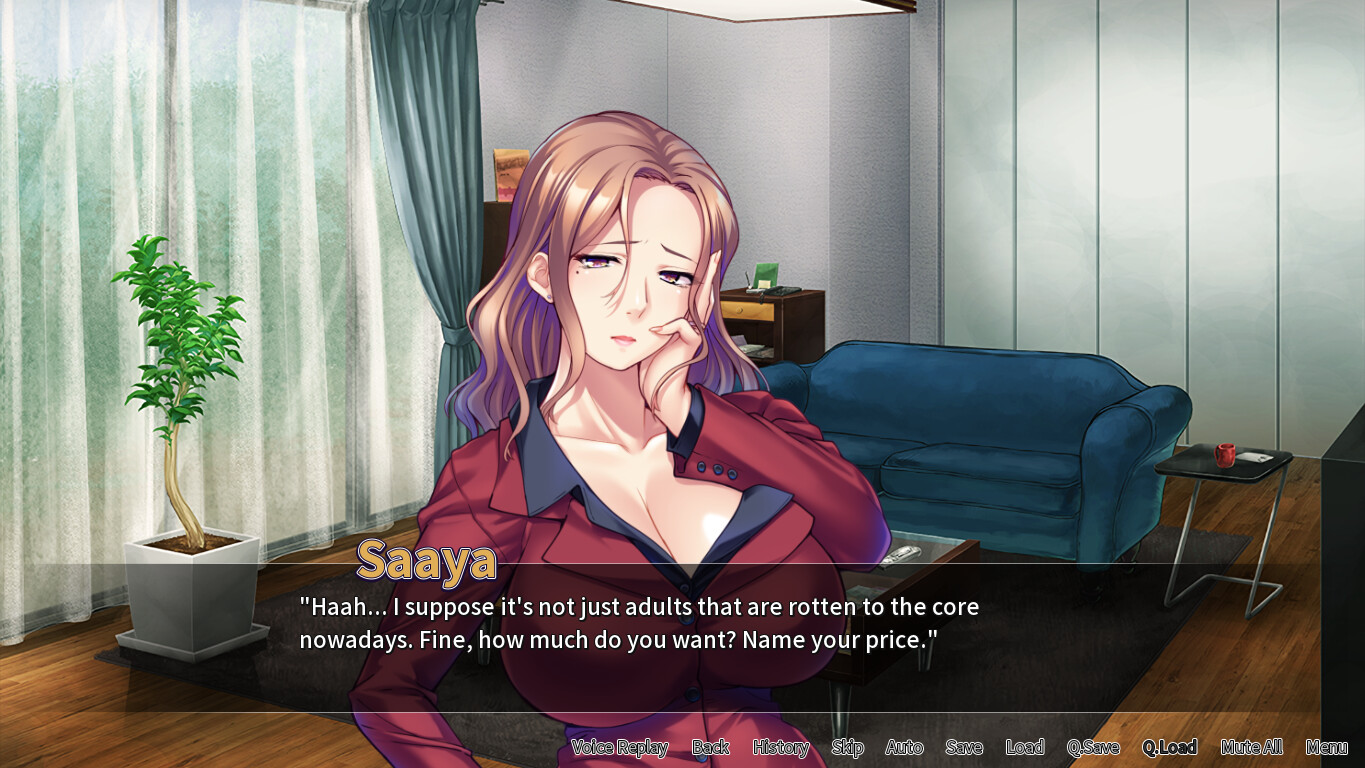
Task: Quick save with Q.Save
Action: pos(1093,747)
